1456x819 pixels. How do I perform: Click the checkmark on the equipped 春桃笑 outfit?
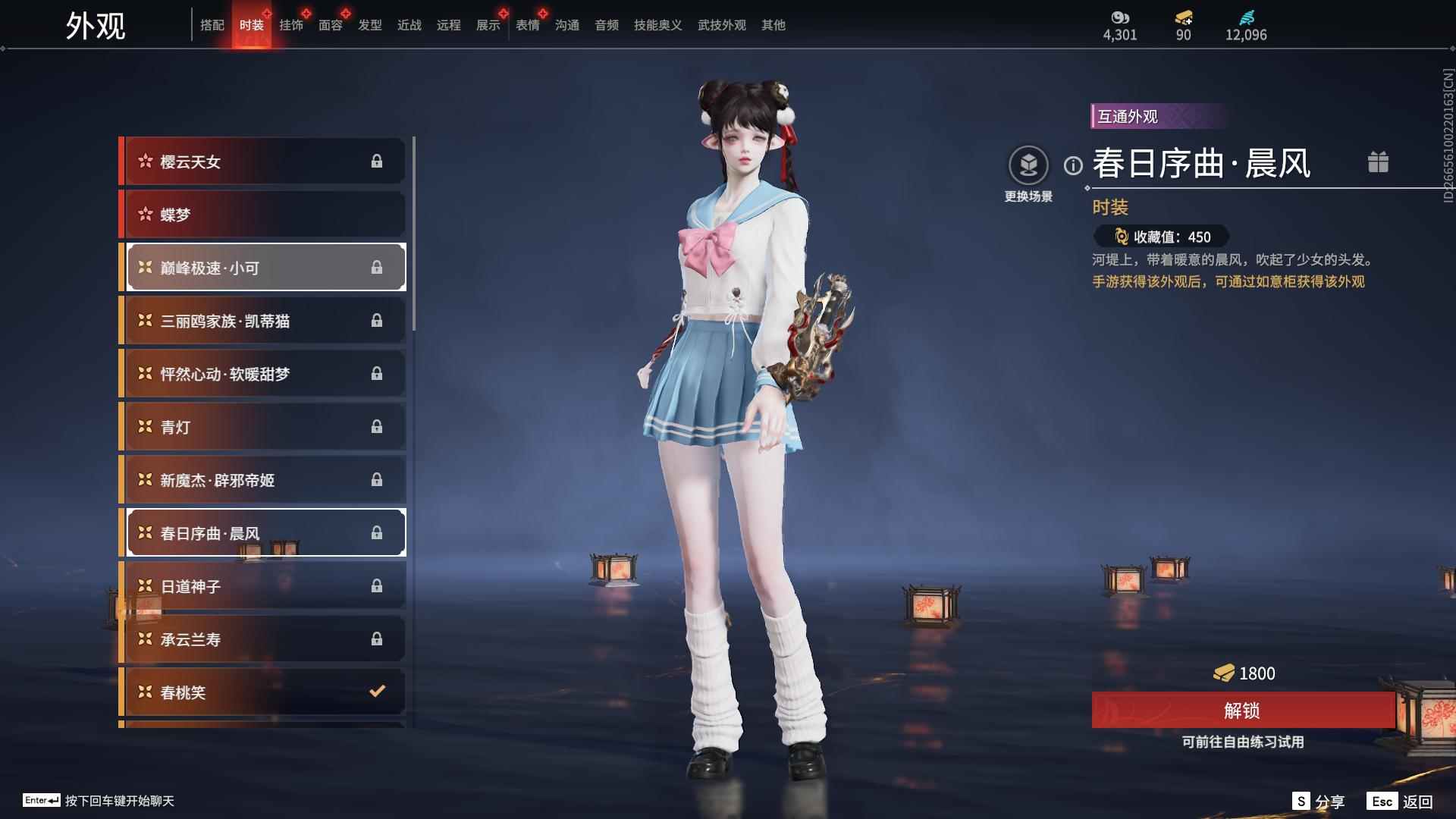coord(375,692)
